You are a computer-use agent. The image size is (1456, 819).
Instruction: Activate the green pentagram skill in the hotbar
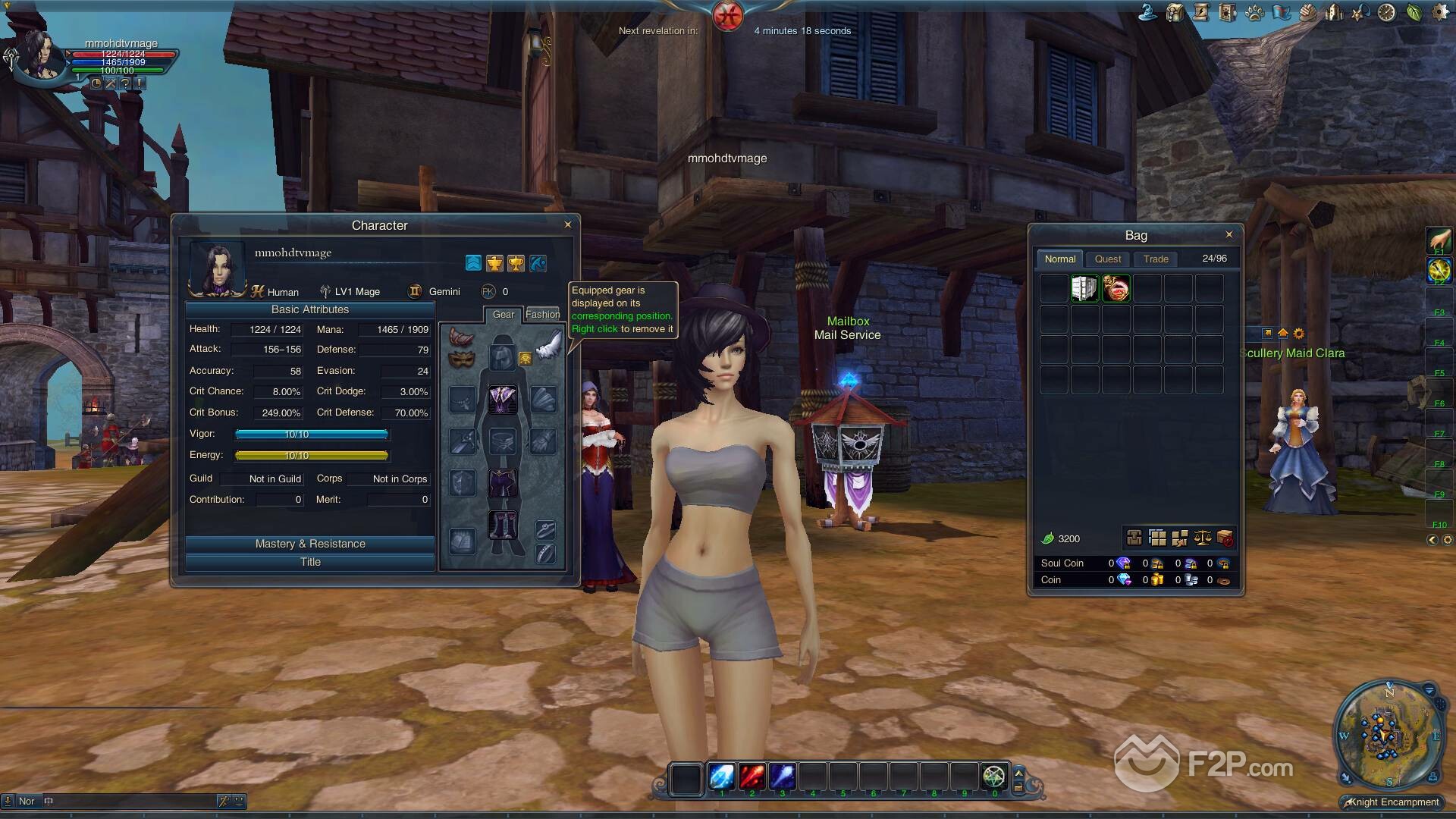point(993,777)
